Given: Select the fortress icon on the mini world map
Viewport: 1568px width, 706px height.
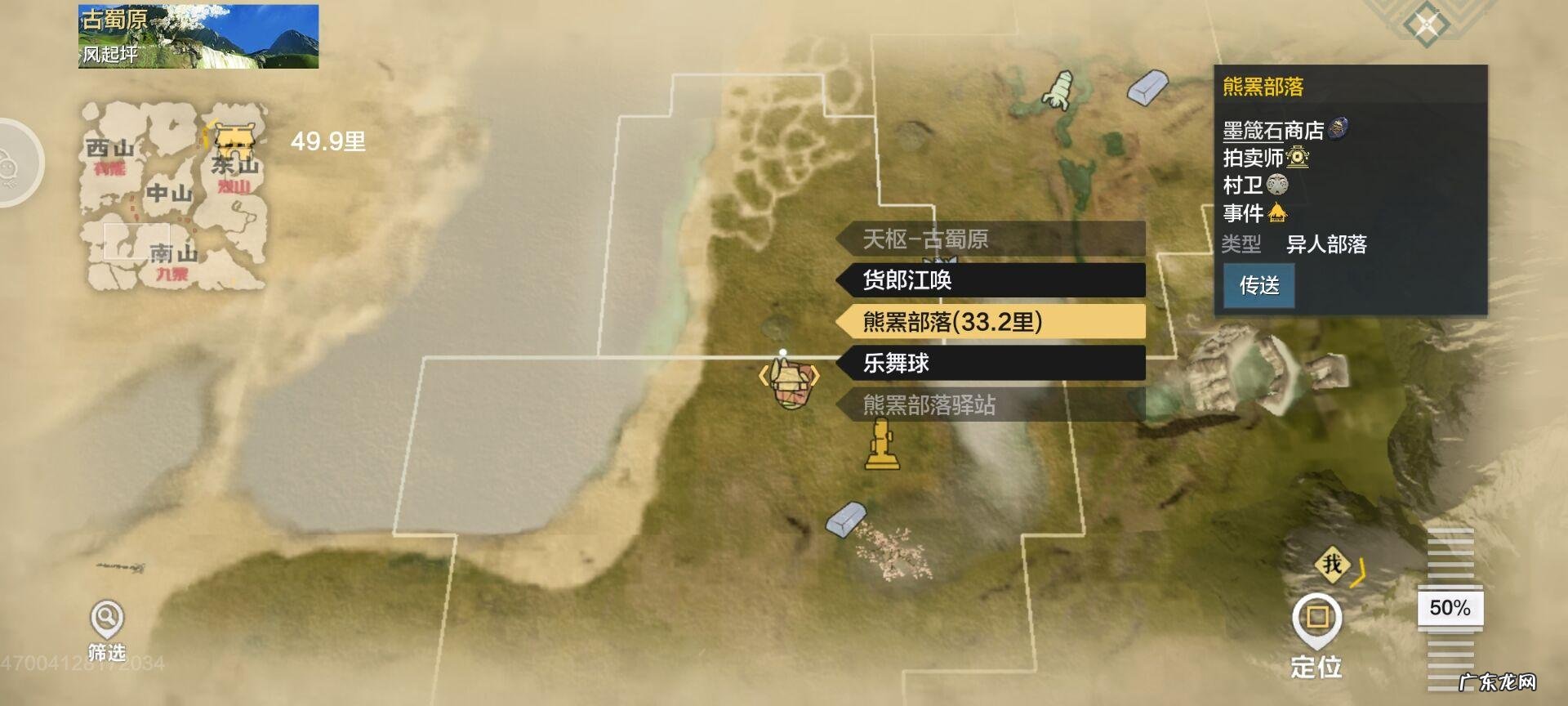Looking at the screenshot, I should (x=234, y=139).
